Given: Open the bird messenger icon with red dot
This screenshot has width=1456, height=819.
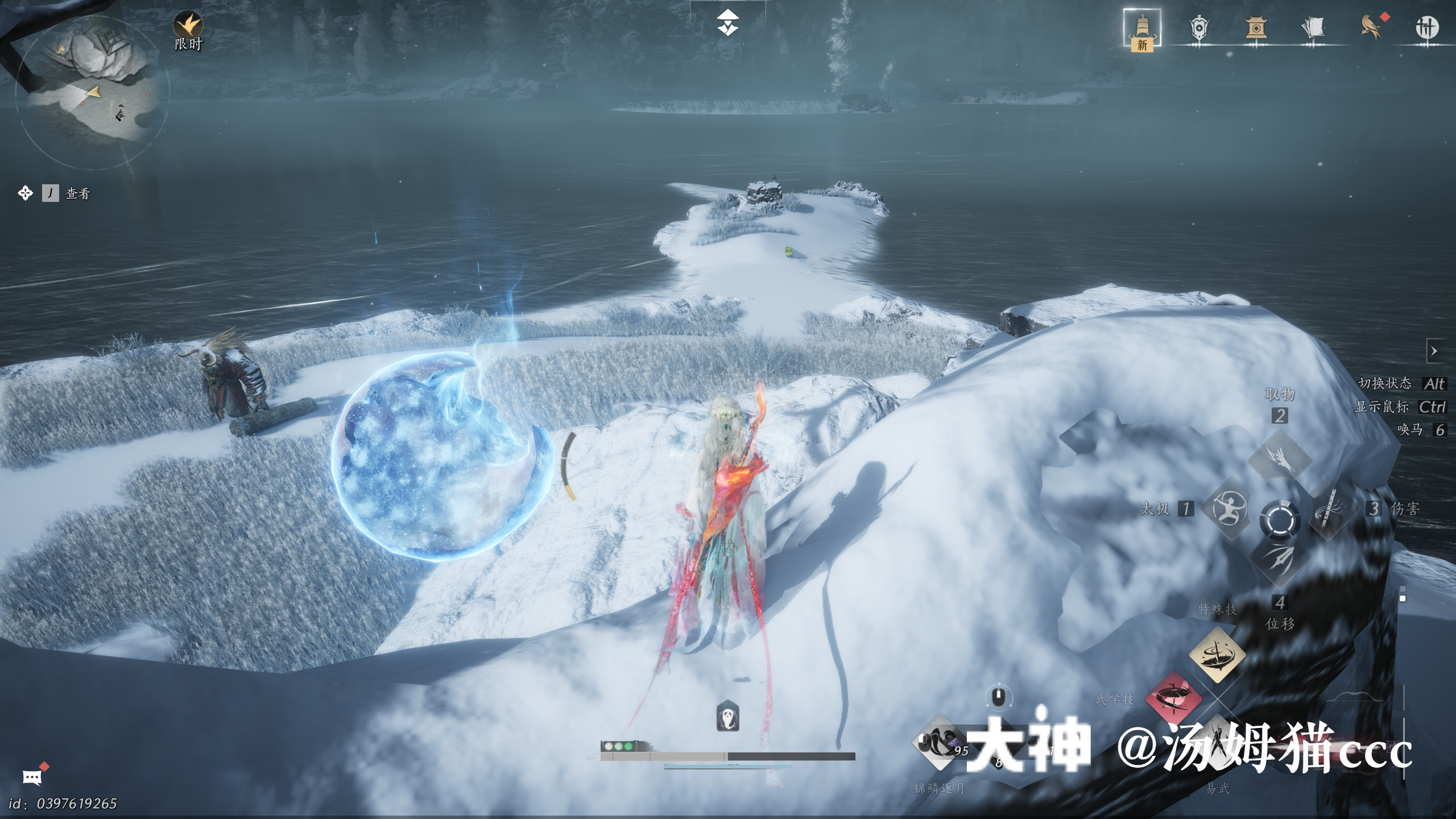Looking at the screenshot, I should (1371, 28).
